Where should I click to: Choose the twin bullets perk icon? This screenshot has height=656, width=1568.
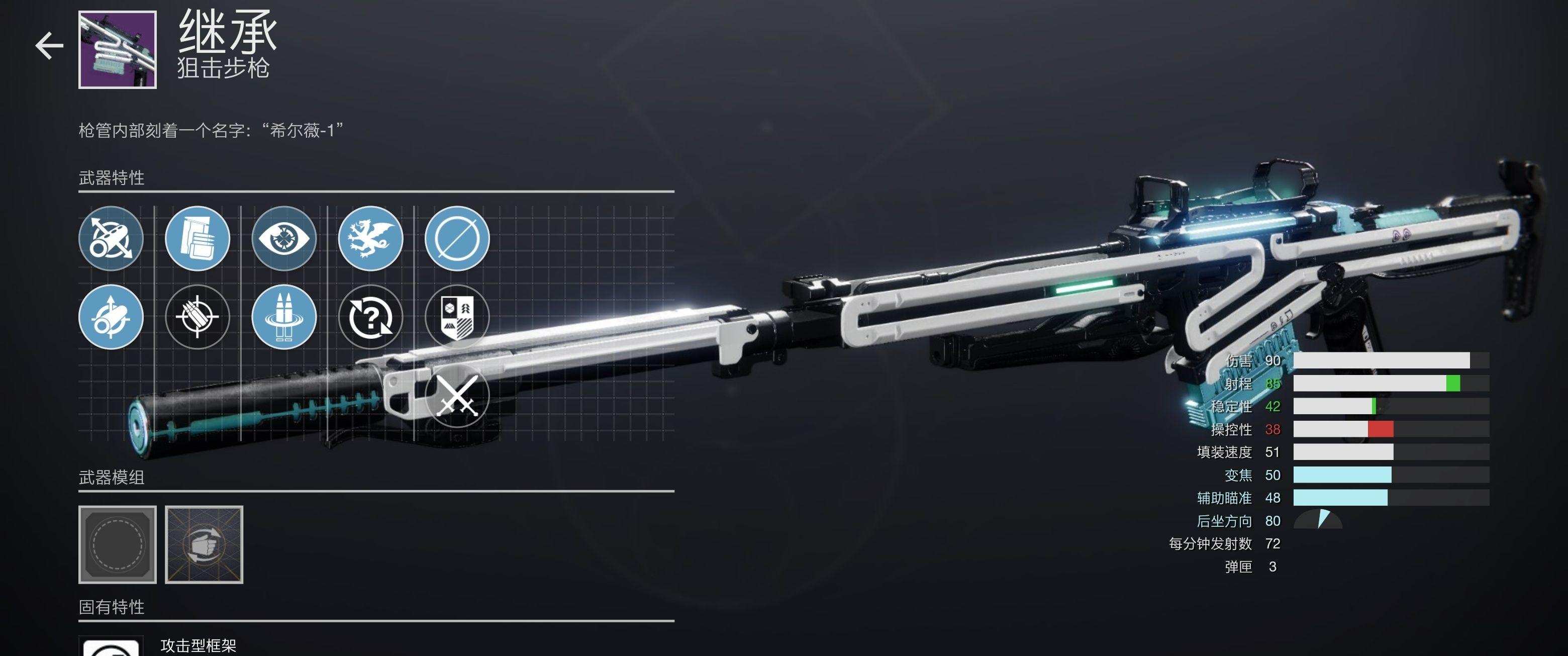(x=283, y=317)
